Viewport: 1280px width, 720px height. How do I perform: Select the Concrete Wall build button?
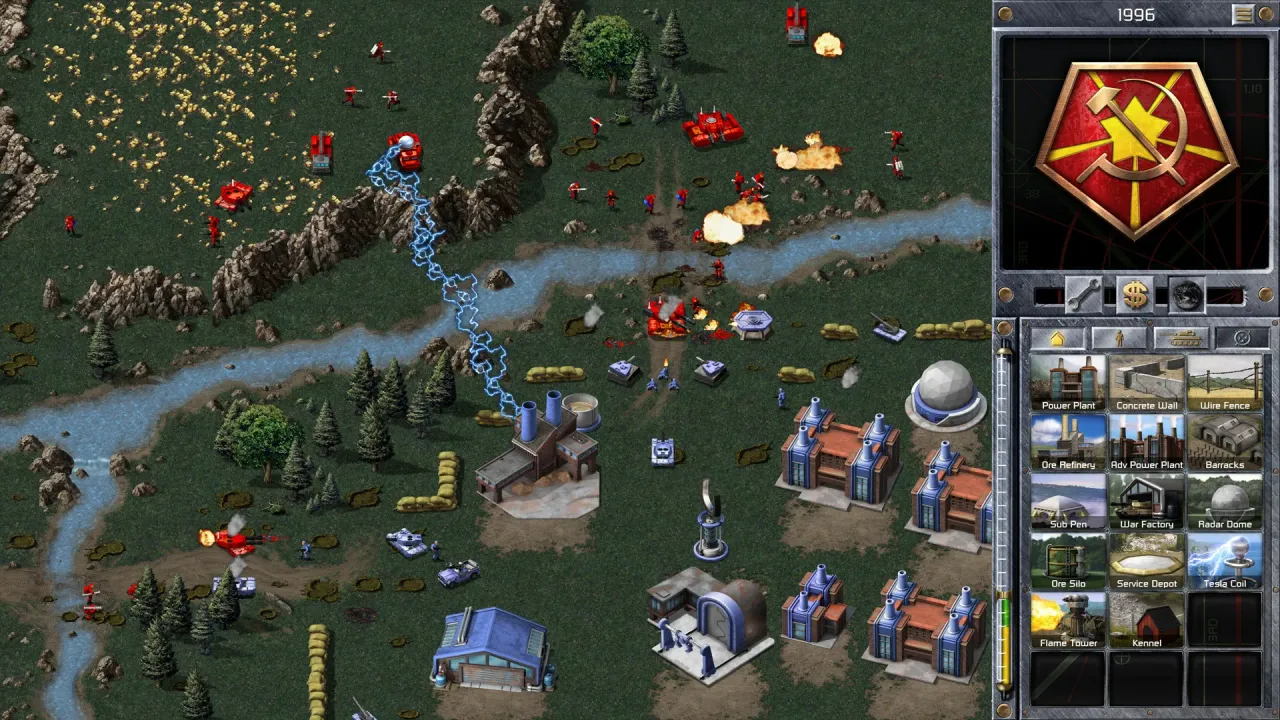1146,383
